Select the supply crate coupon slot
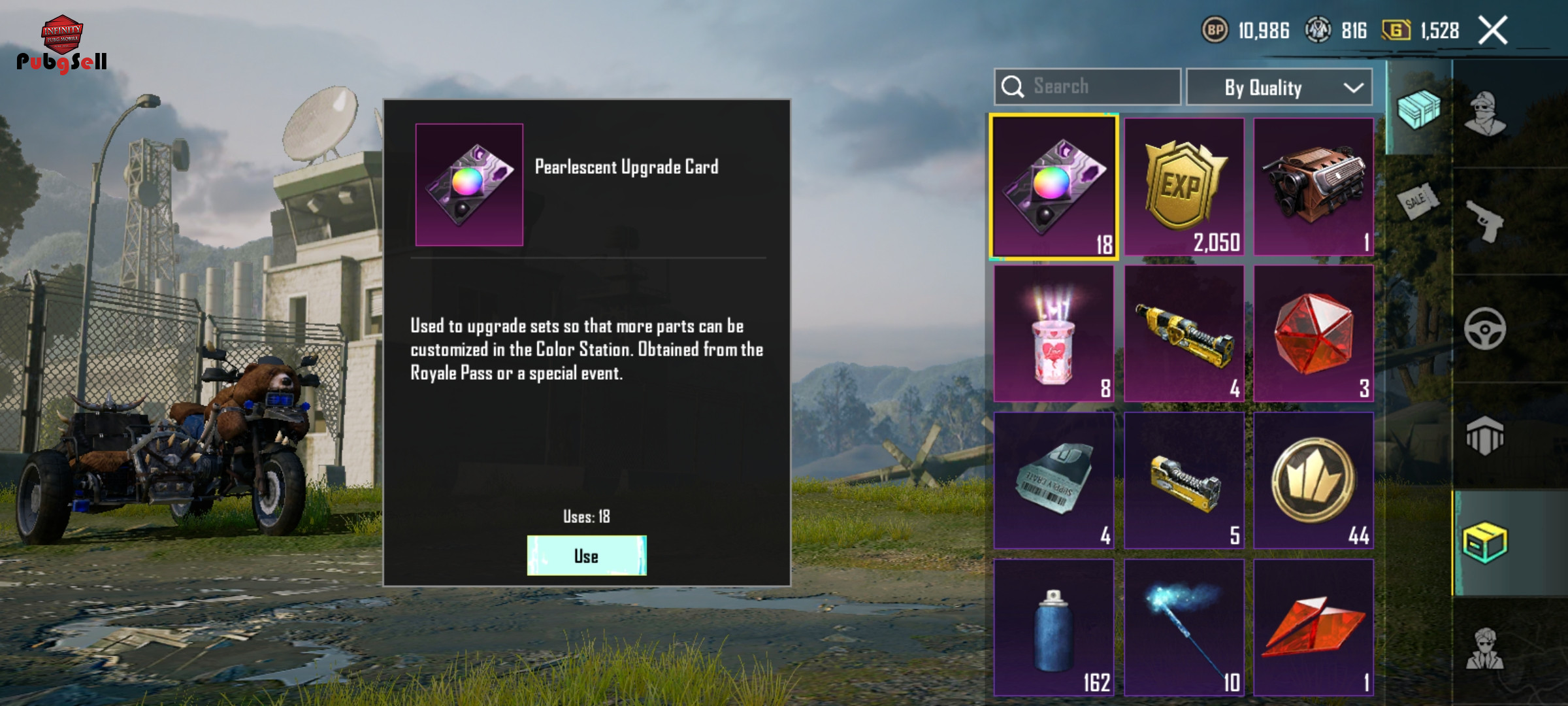Image resolution: width=1568 pixels, height=706 pixels. click(x=1054, y=480)
